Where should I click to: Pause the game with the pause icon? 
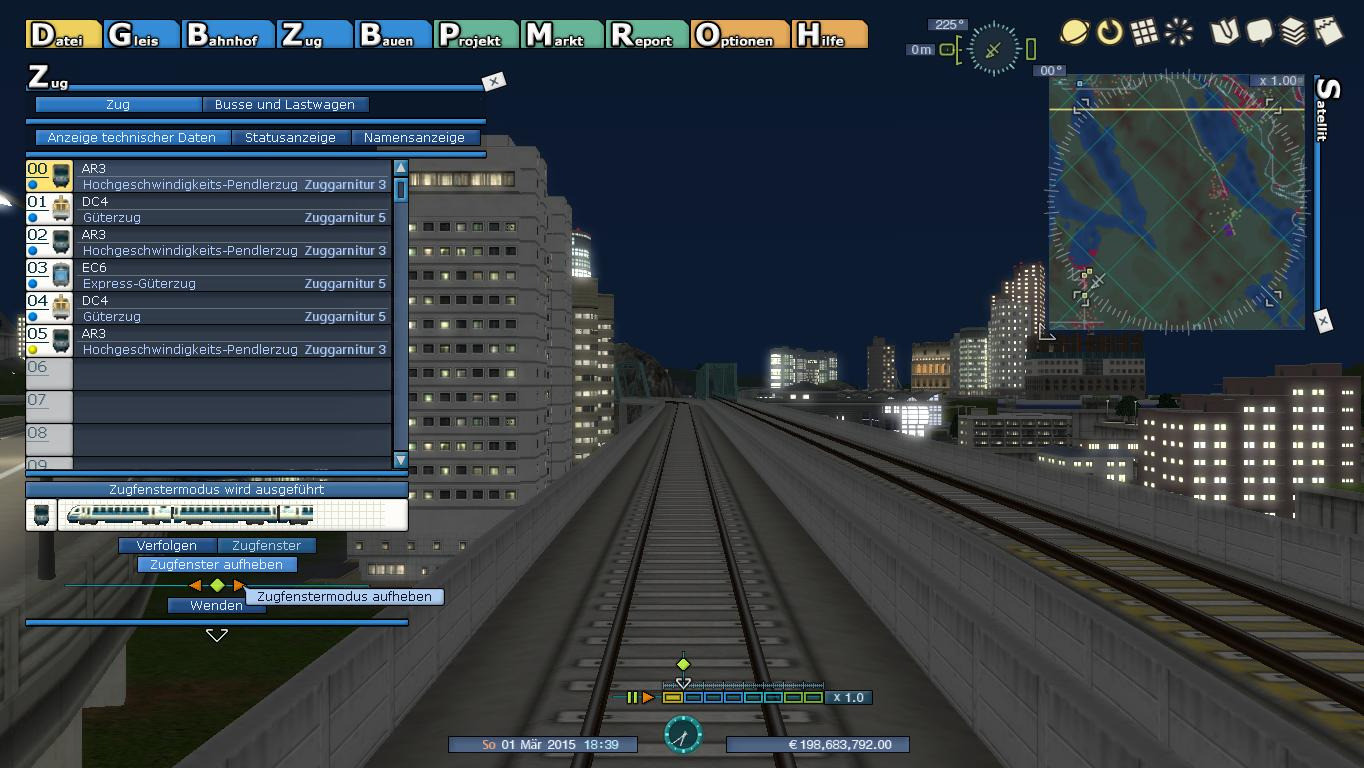[x=632, y=697]
